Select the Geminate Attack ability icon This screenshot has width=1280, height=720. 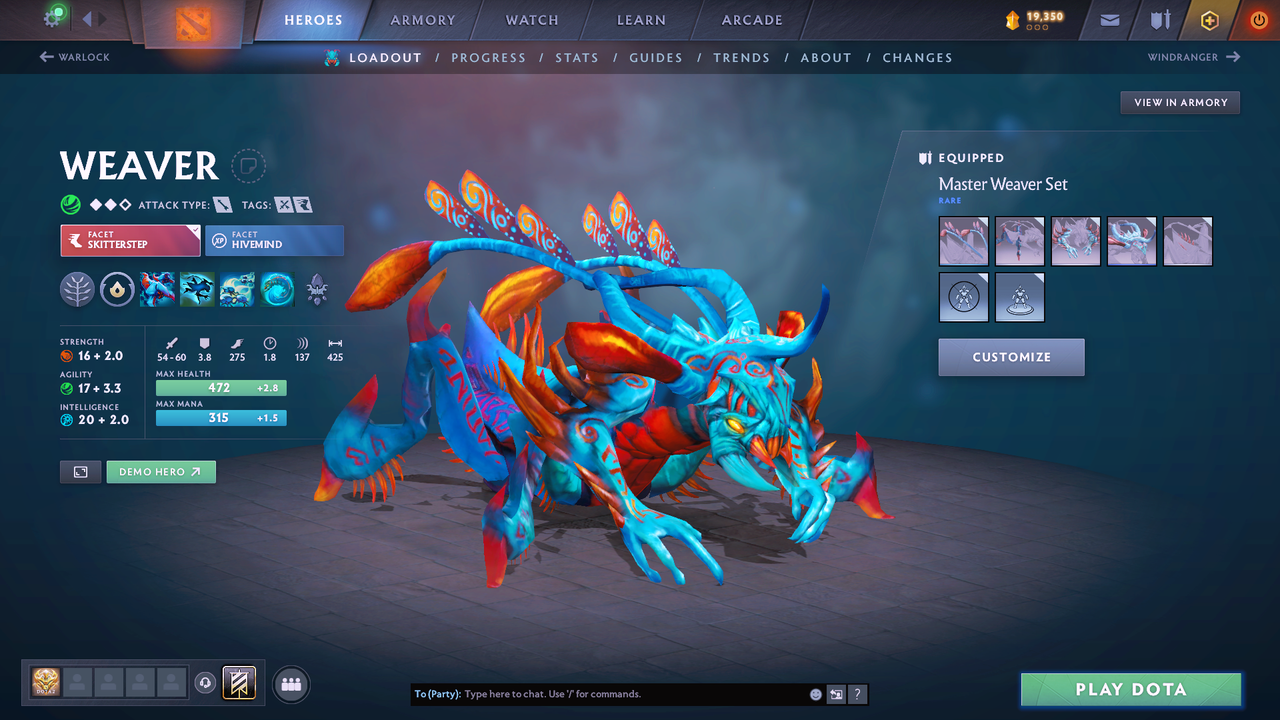[158, 289]
